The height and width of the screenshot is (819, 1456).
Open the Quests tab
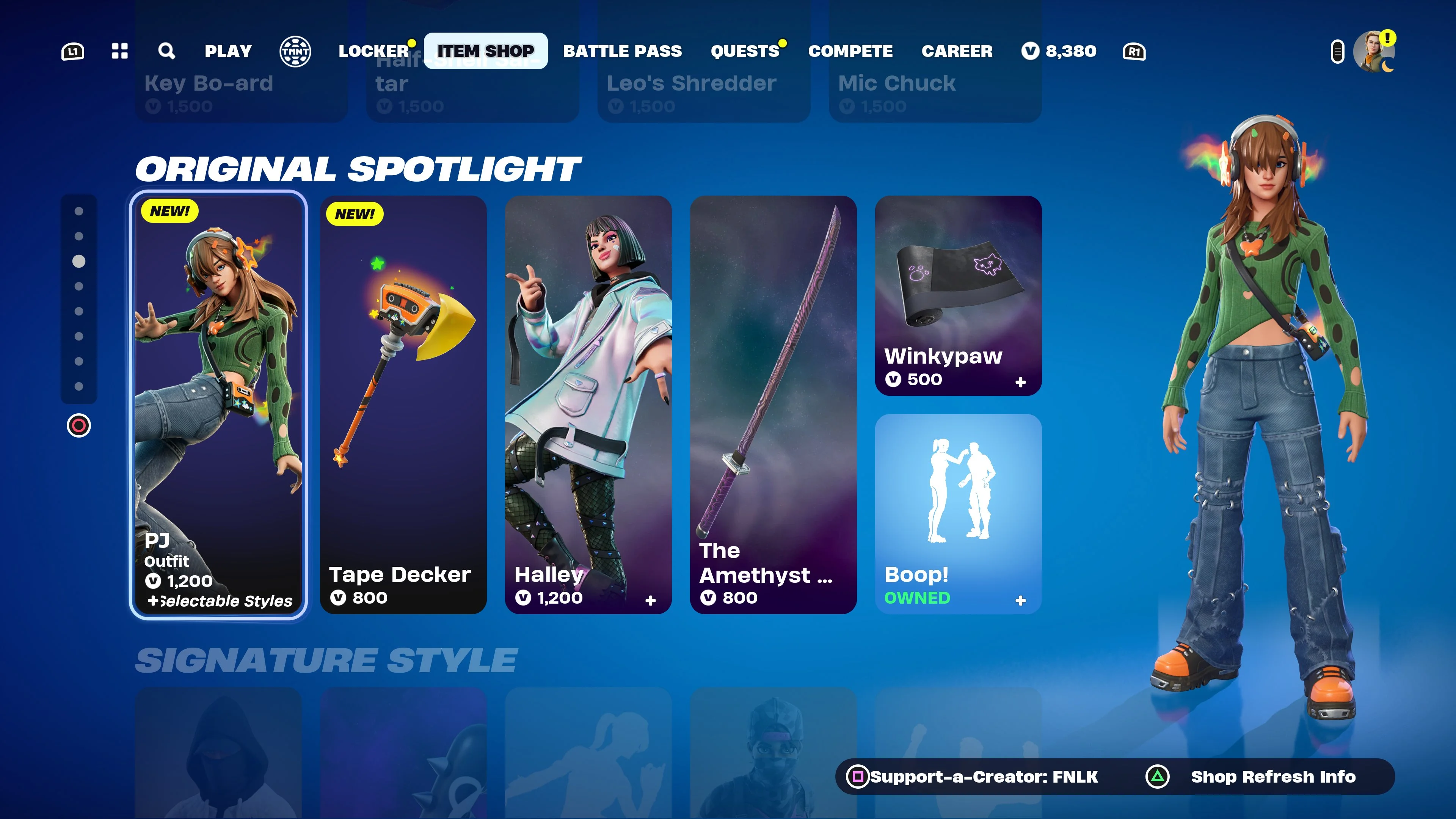[x=745, y=52]
